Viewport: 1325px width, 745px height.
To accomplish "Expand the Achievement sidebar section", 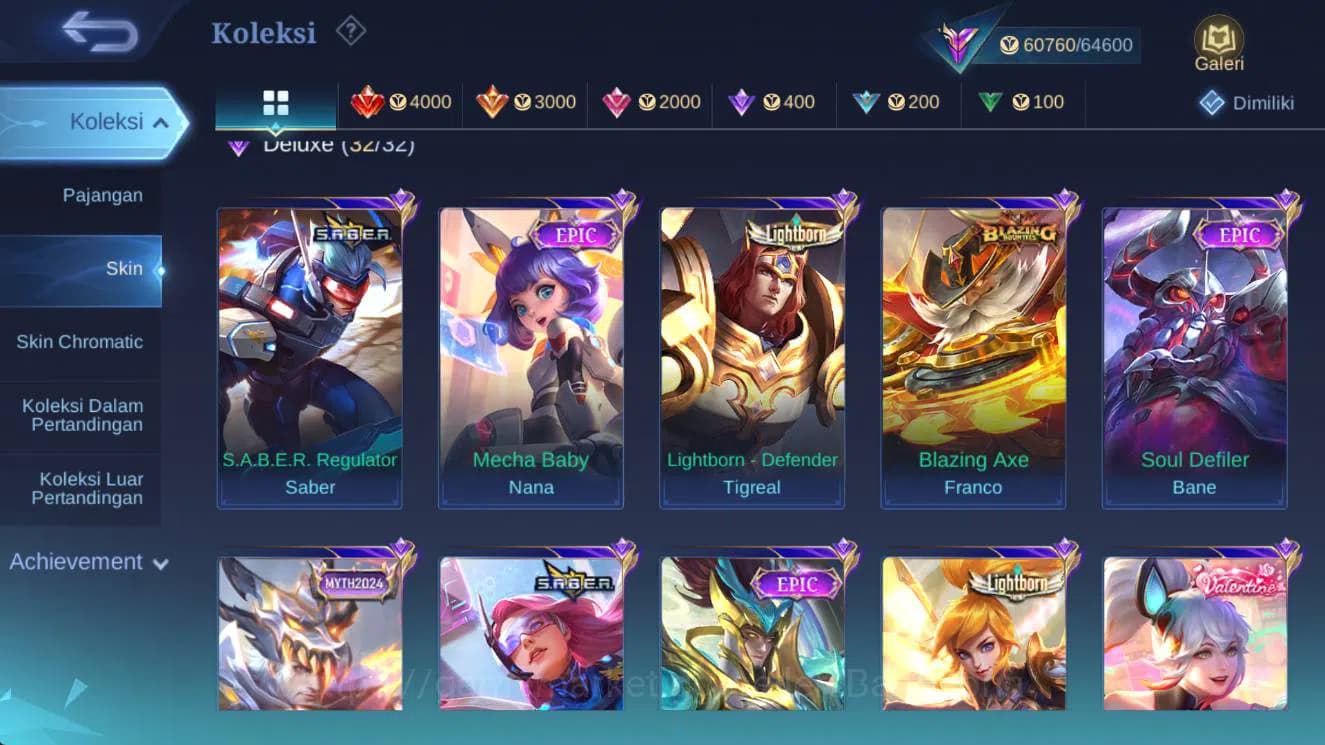I will [x=90, y=561].
